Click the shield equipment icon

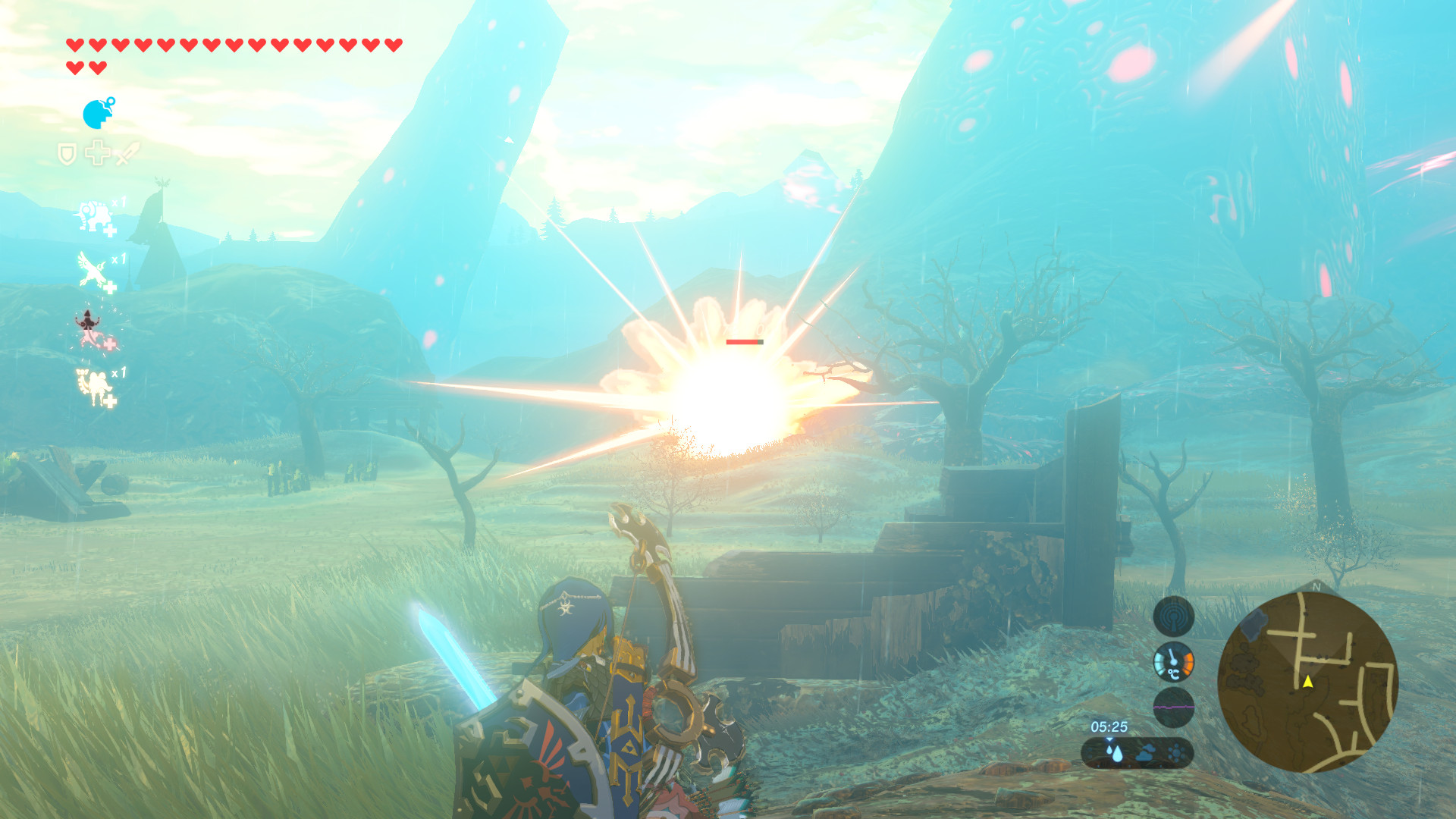[68, 153]
